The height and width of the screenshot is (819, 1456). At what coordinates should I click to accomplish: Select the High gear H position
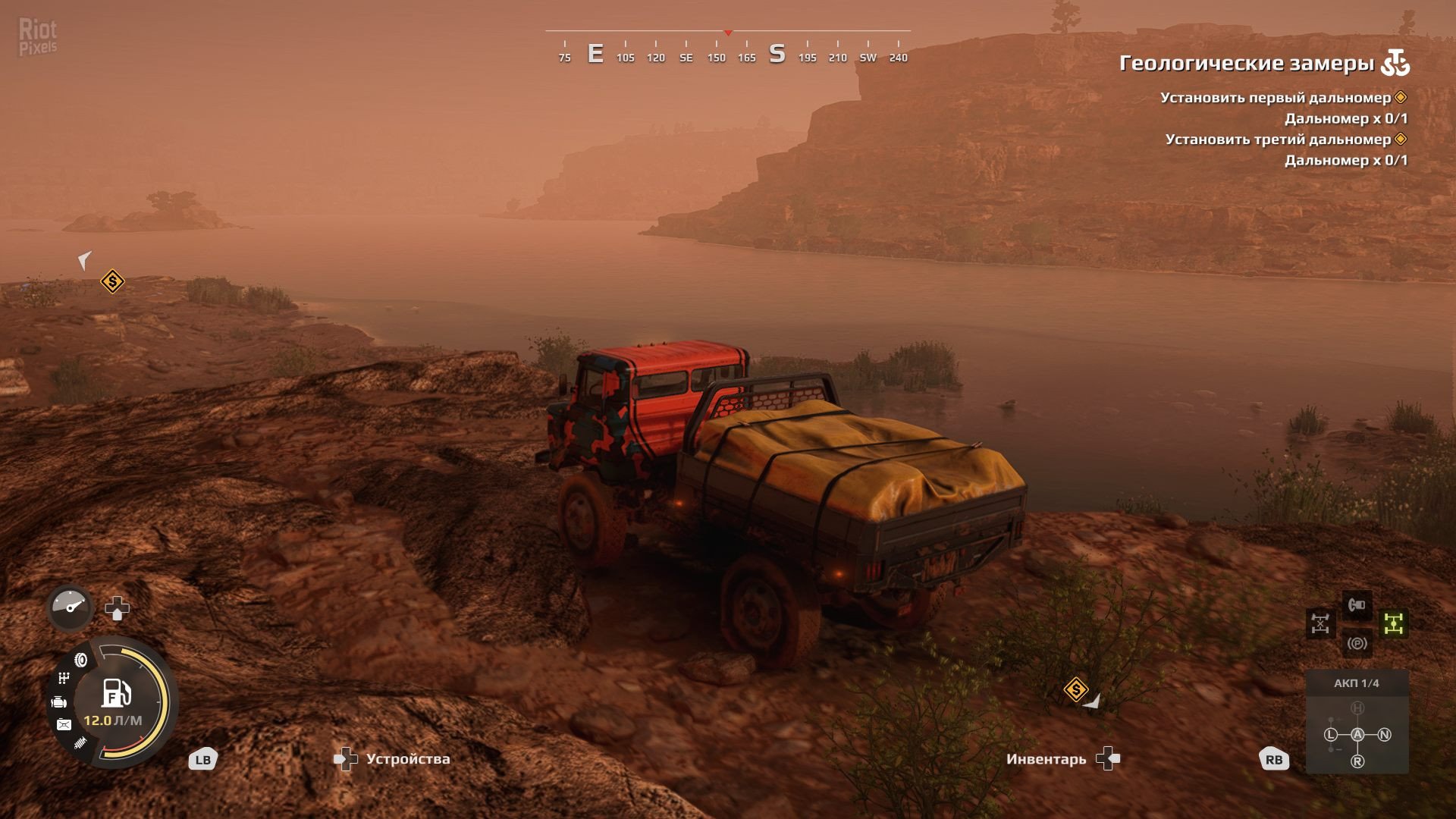tap(1357, 708)
